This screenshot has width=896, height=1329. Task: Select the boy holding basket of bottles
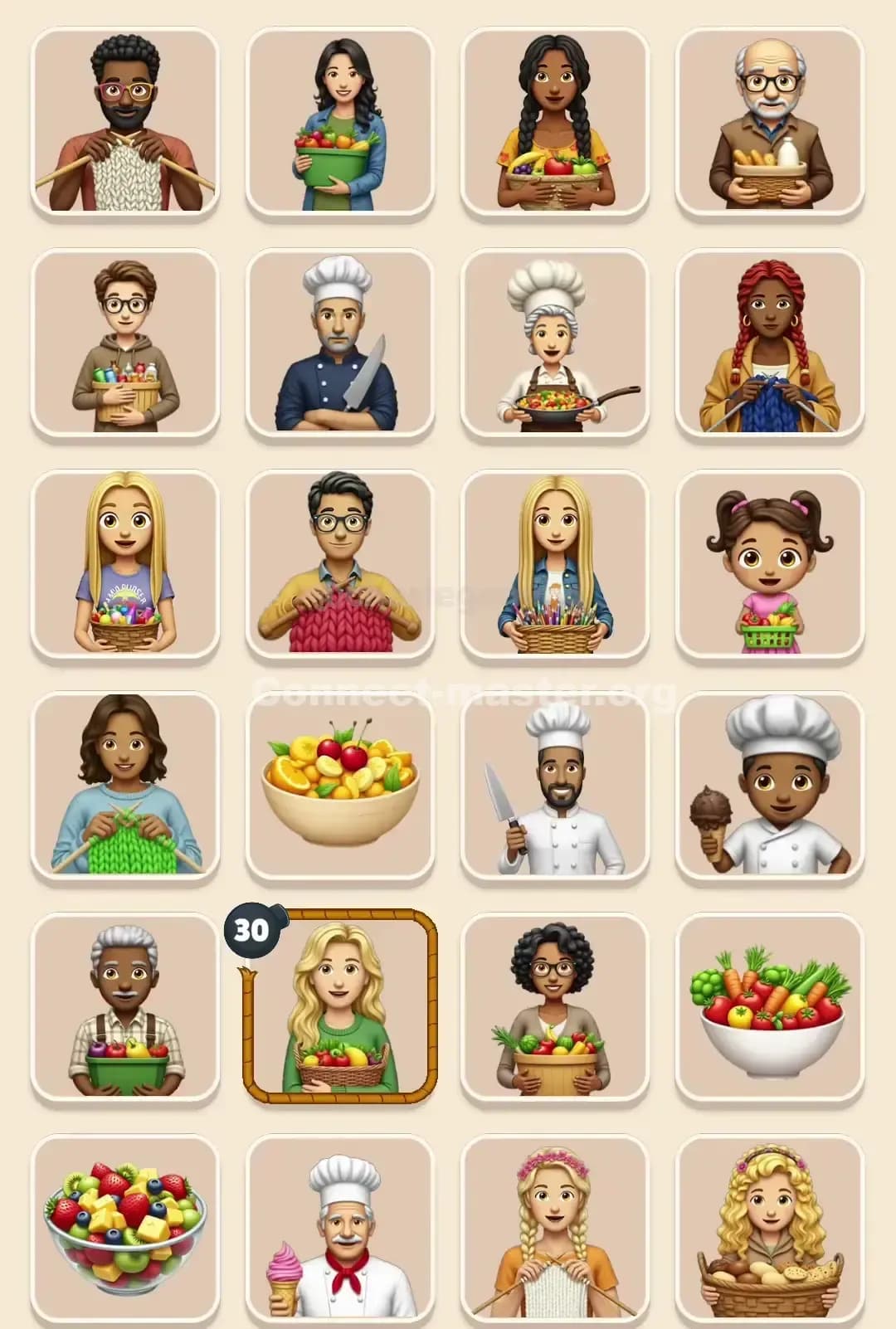(124, 343)
